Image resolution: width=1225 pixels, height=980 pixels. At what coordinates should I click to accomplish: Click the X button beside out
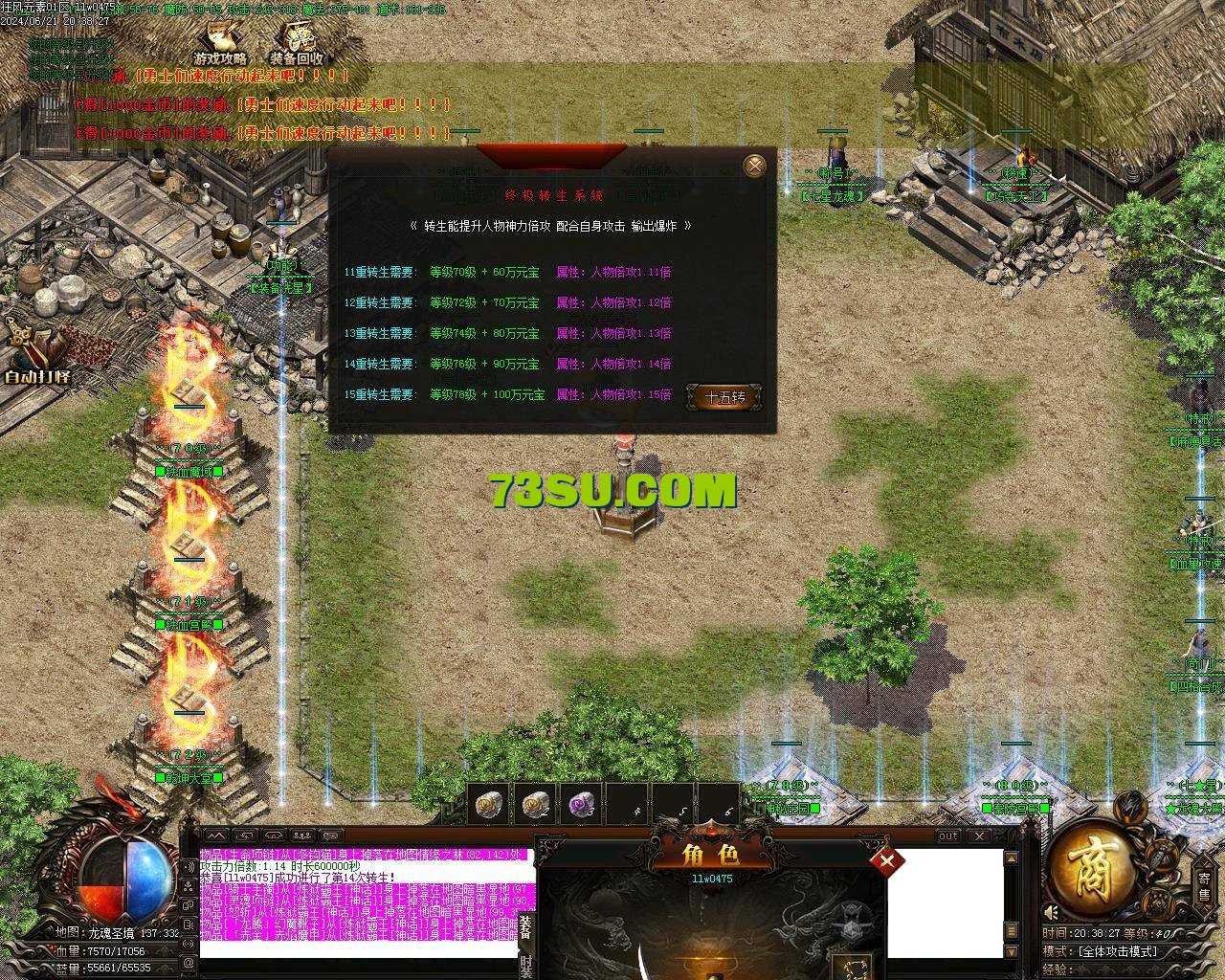[x=979, y=835]
